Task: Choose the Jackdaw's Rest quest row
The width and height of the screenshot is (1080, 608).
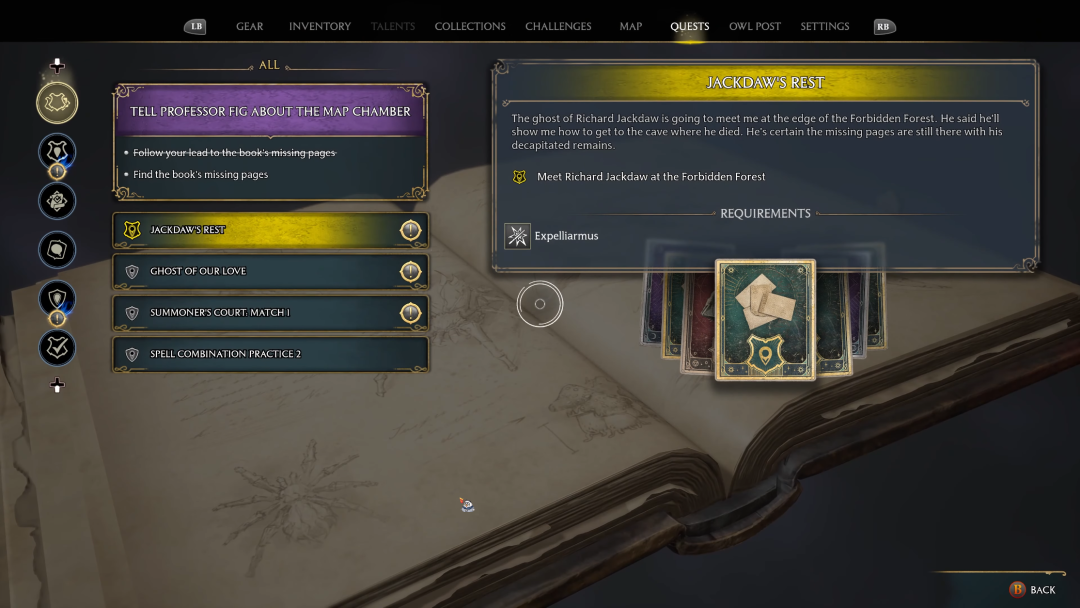Action: click(270, 230)
